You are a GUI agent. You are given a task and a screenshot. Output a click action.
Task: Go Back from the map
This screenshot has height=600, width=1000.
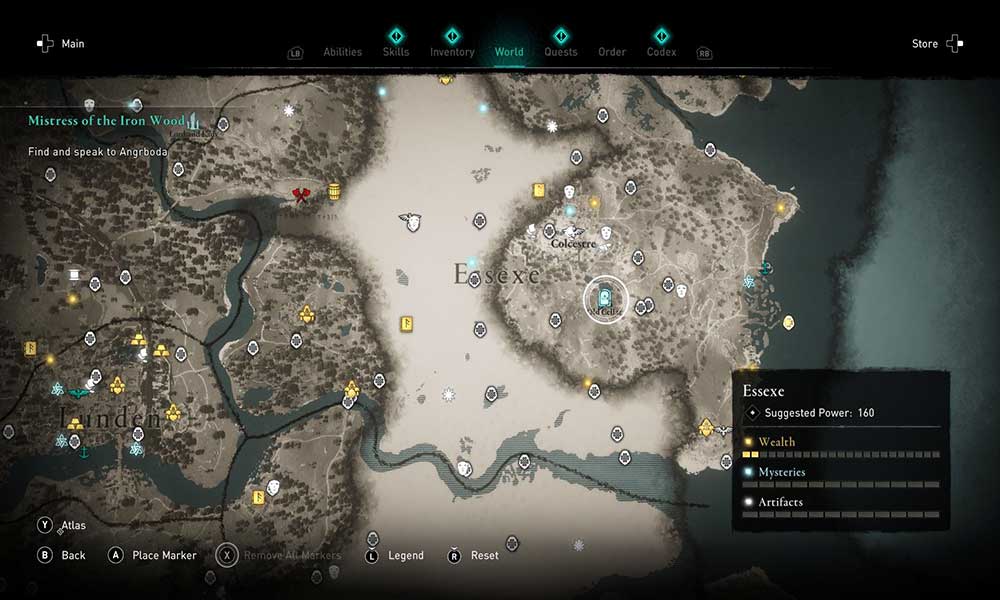point(73,555)
